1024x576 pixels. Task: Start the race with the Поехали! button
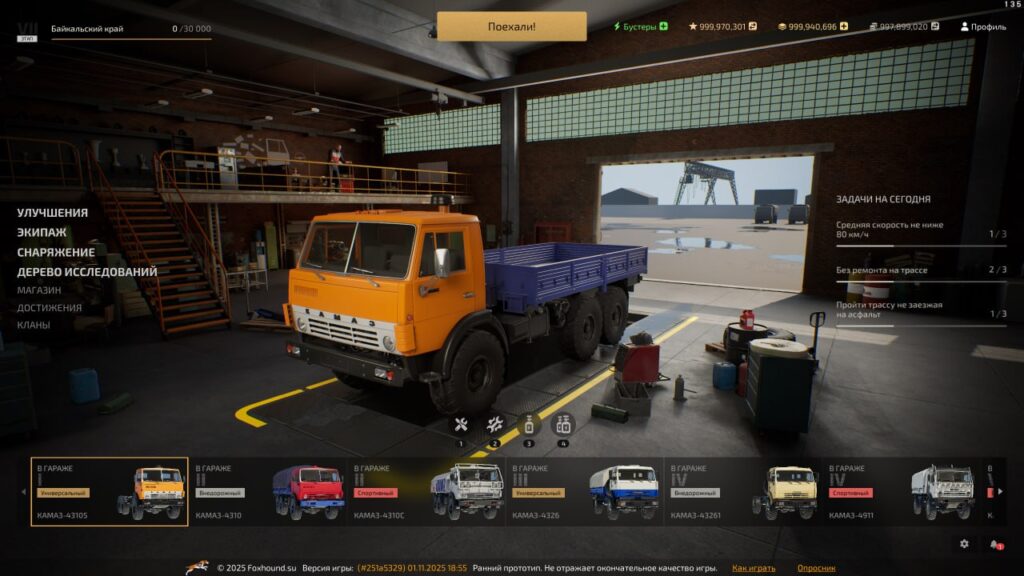(x=511, y=26)
